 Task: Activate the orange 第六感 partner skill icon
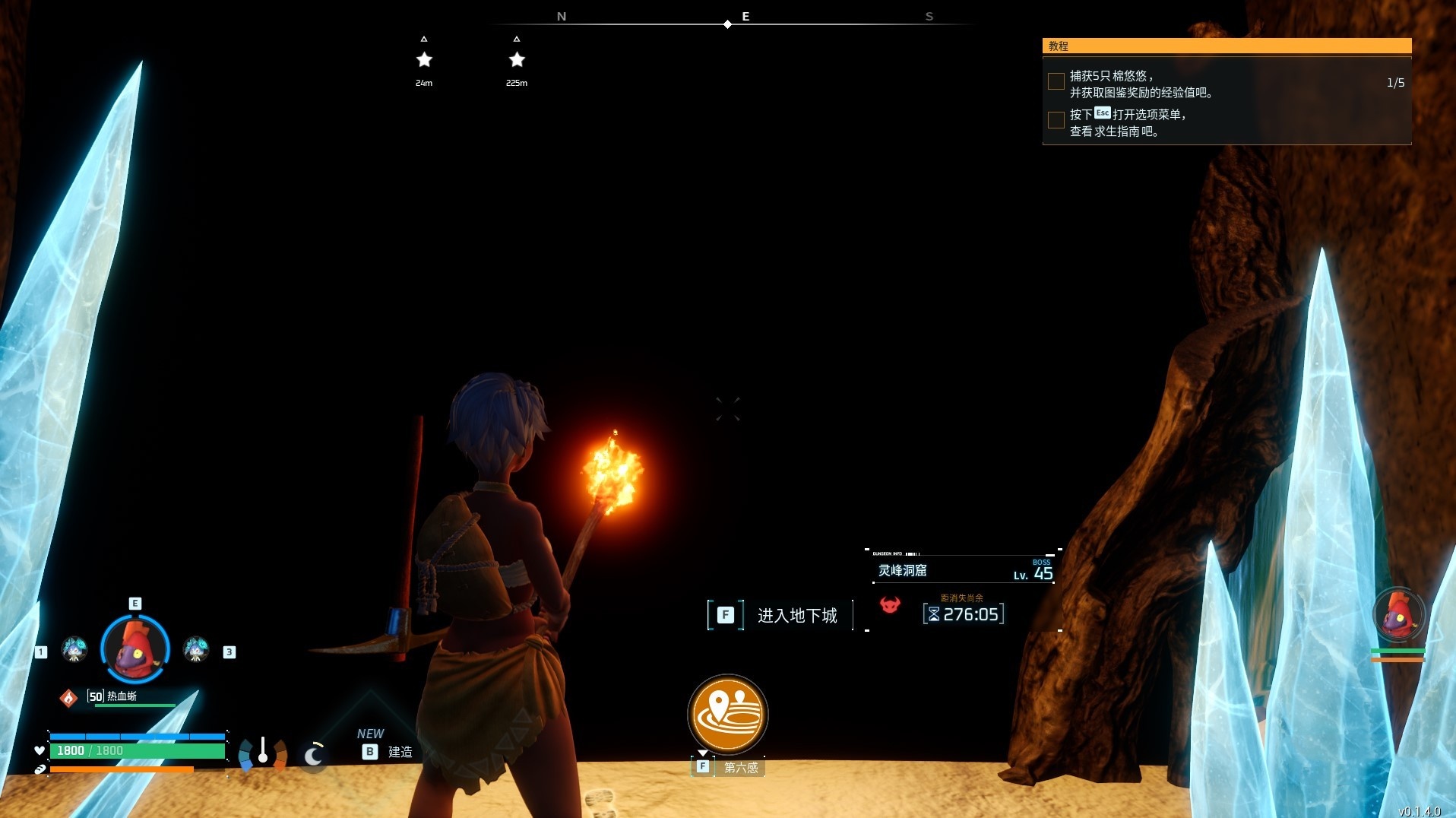[727, 715]
